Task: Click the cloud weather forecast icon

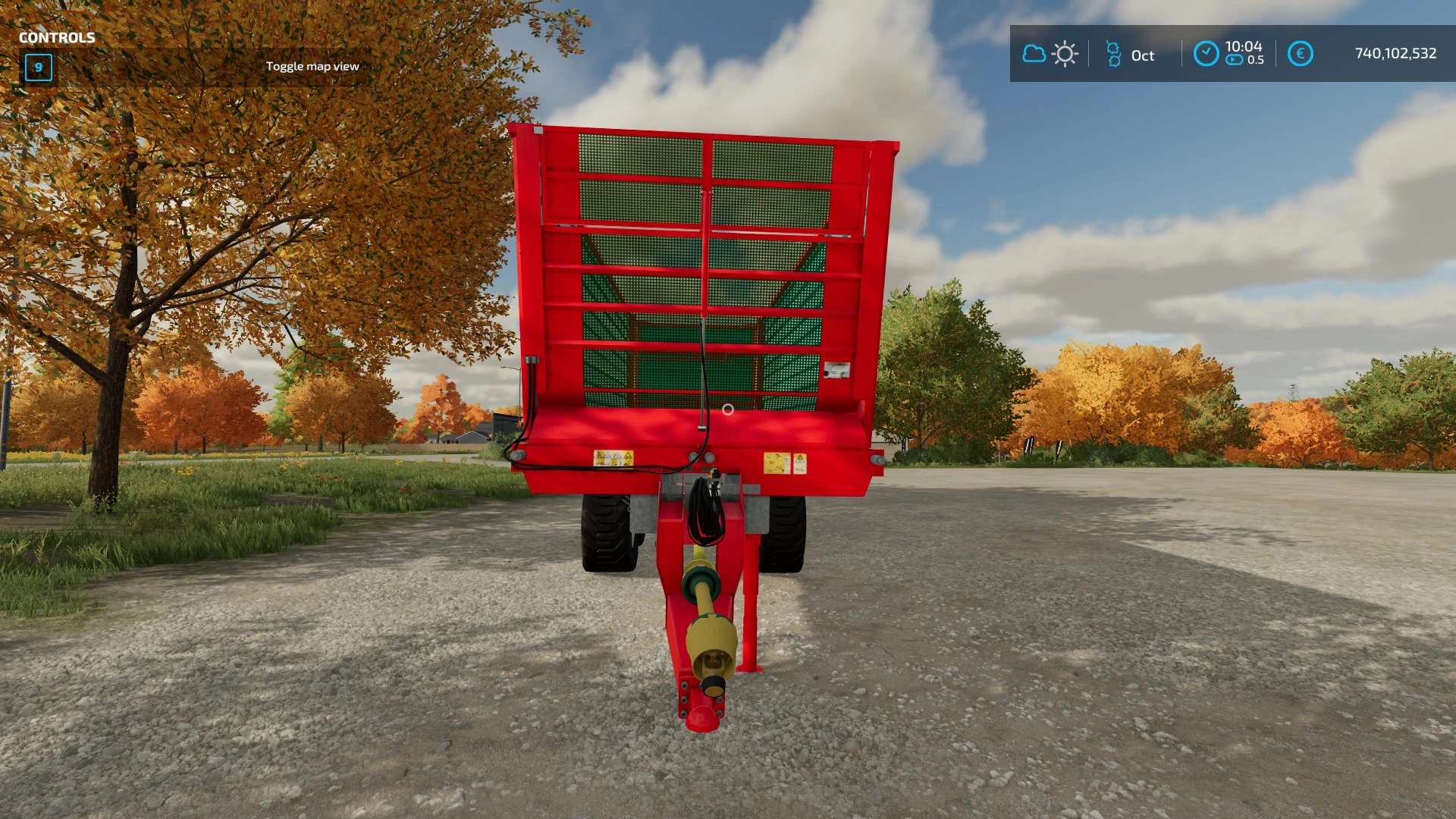Action: (x=1034, y=54)
